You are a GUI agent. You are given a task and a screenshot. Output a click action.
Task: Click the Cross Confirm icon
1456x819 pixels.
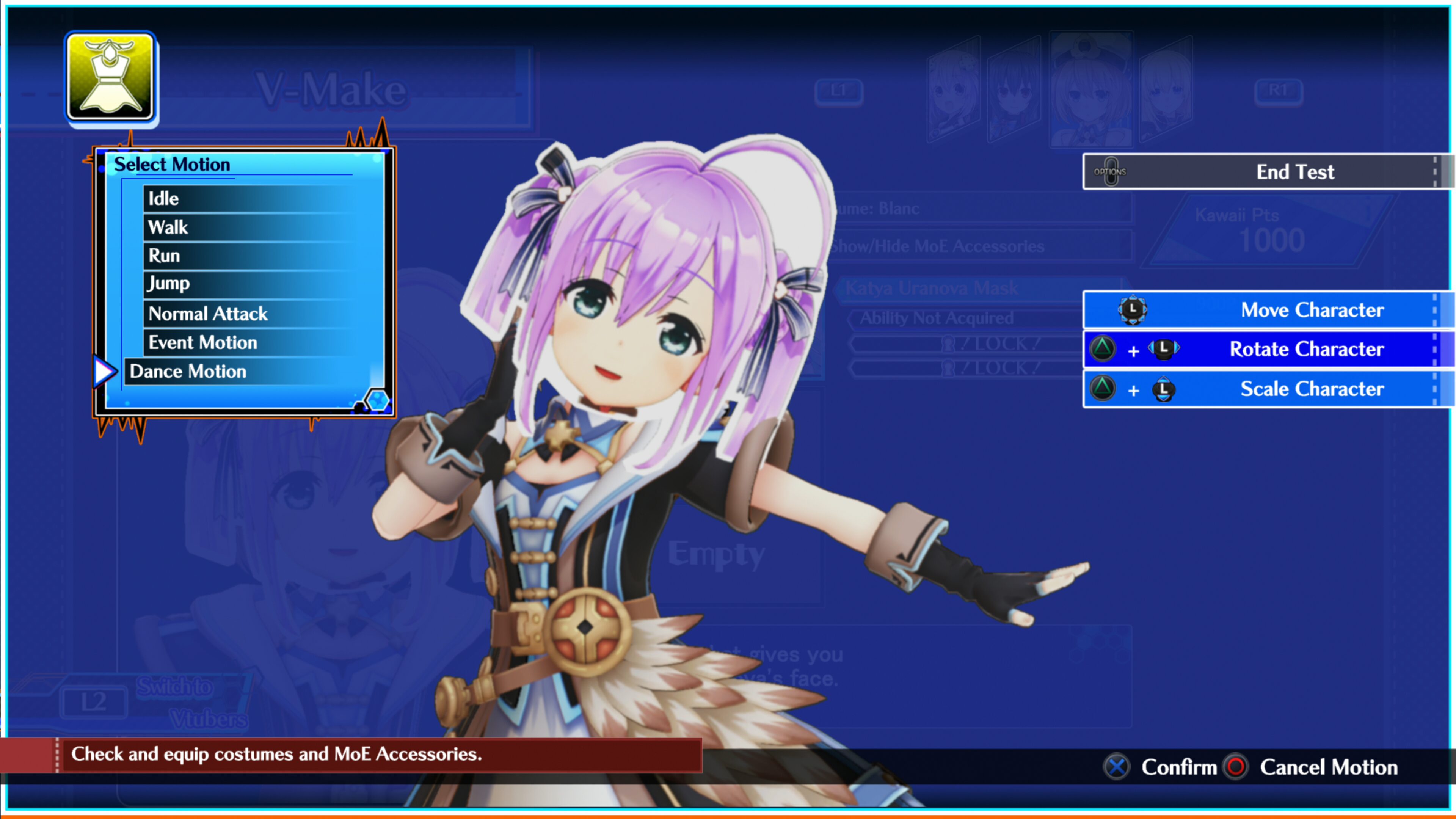(1116, 767)
